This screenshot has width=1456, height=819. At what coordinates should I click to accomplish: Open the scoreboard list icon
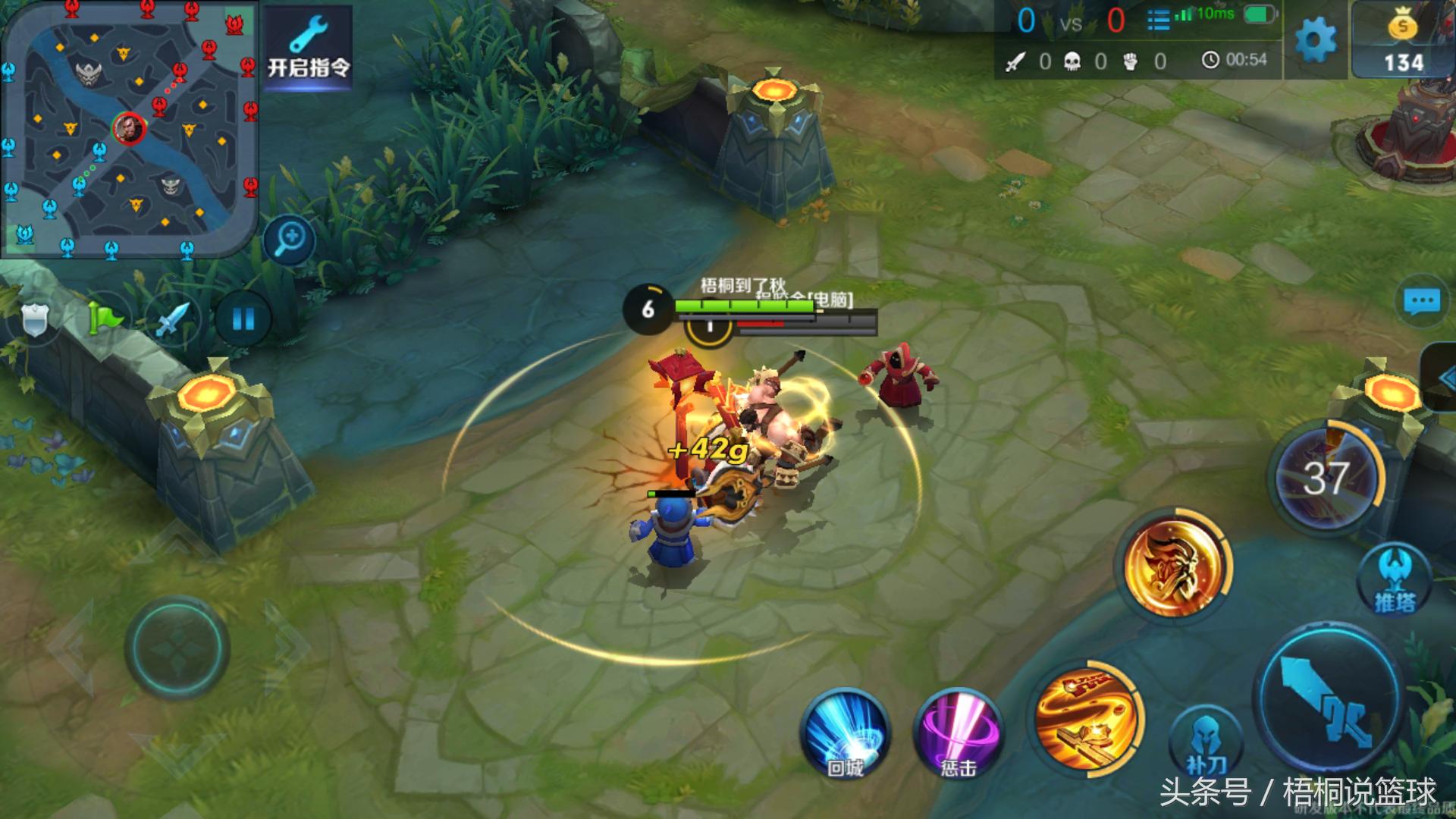click(x=1157, y=20)
